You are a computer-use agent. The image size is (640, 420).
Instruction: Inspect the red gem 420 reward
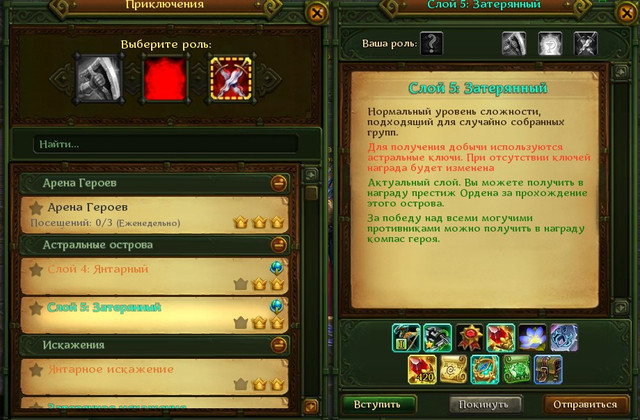(x=421, y=370)
